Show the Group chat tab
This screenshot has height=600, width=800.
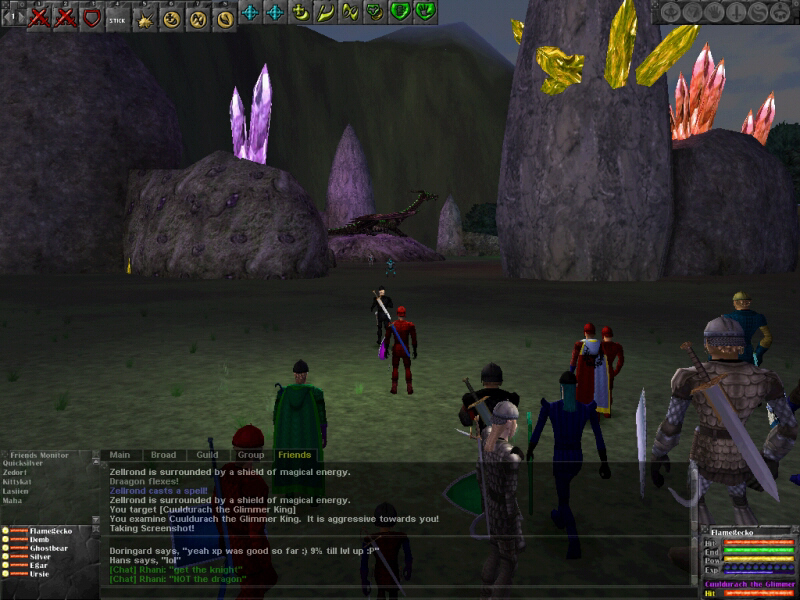pos(251,455)
